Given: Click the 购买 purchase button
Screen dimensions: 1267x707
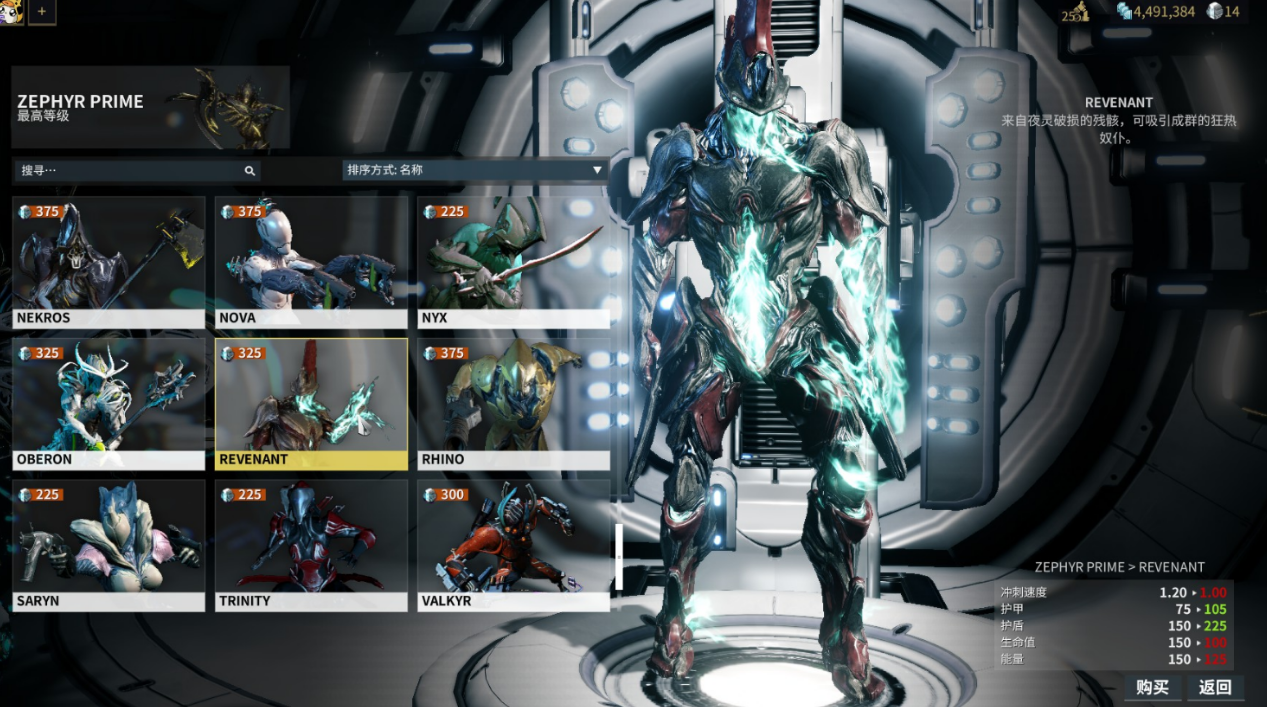Looking at the screenshot, I should [x=1152, y=687].
